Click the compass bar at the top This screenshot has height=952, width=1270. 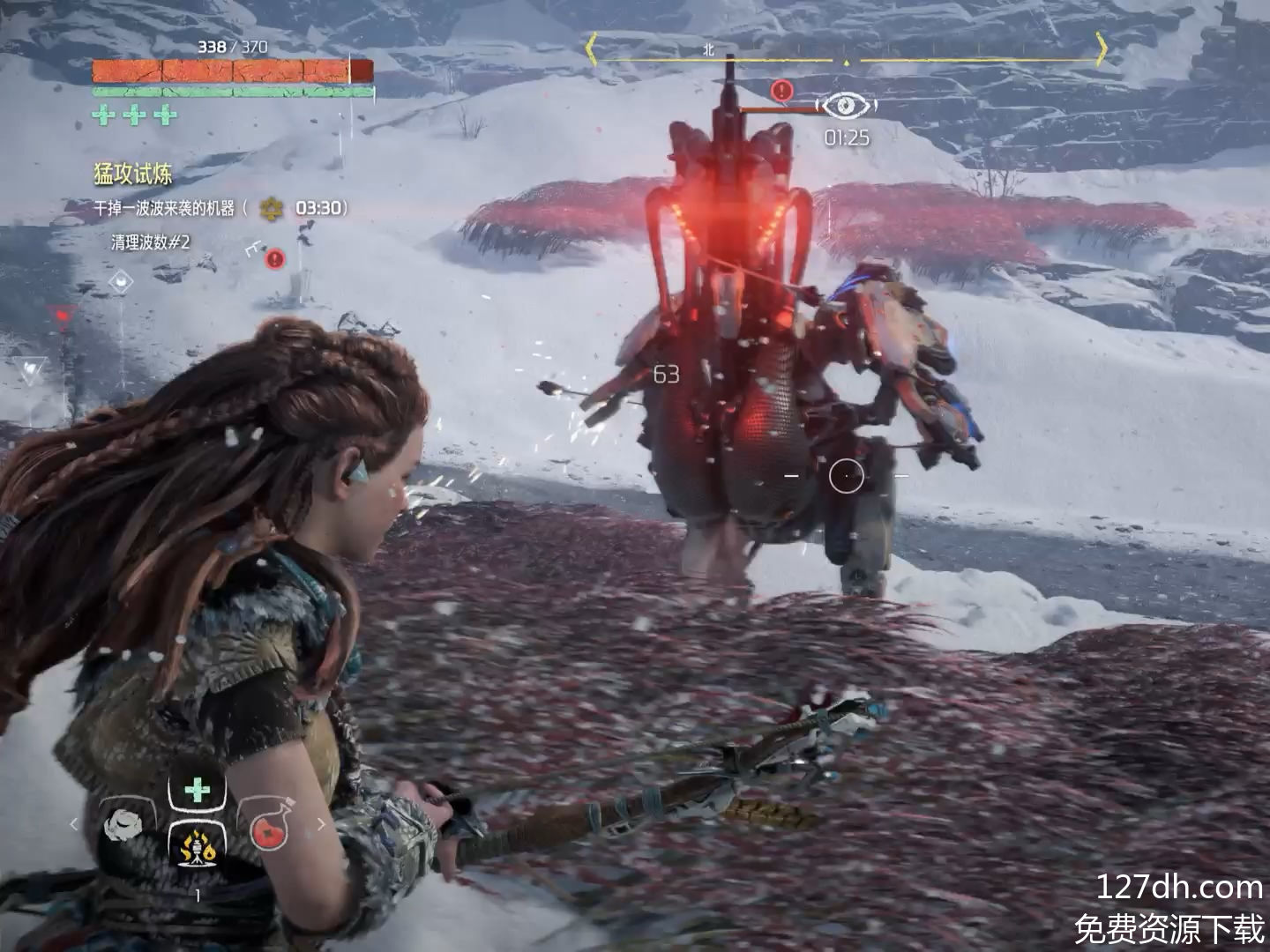[845, 60]
